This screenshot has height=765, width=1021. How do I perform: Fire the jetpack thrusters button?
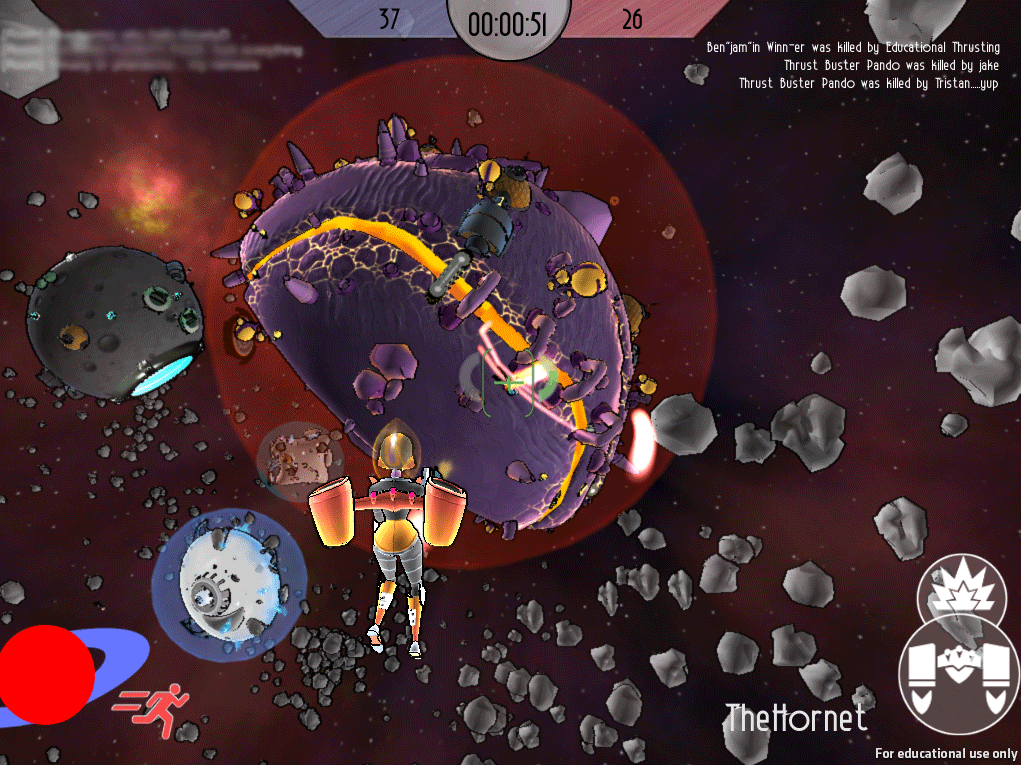[x=958, y=673]
